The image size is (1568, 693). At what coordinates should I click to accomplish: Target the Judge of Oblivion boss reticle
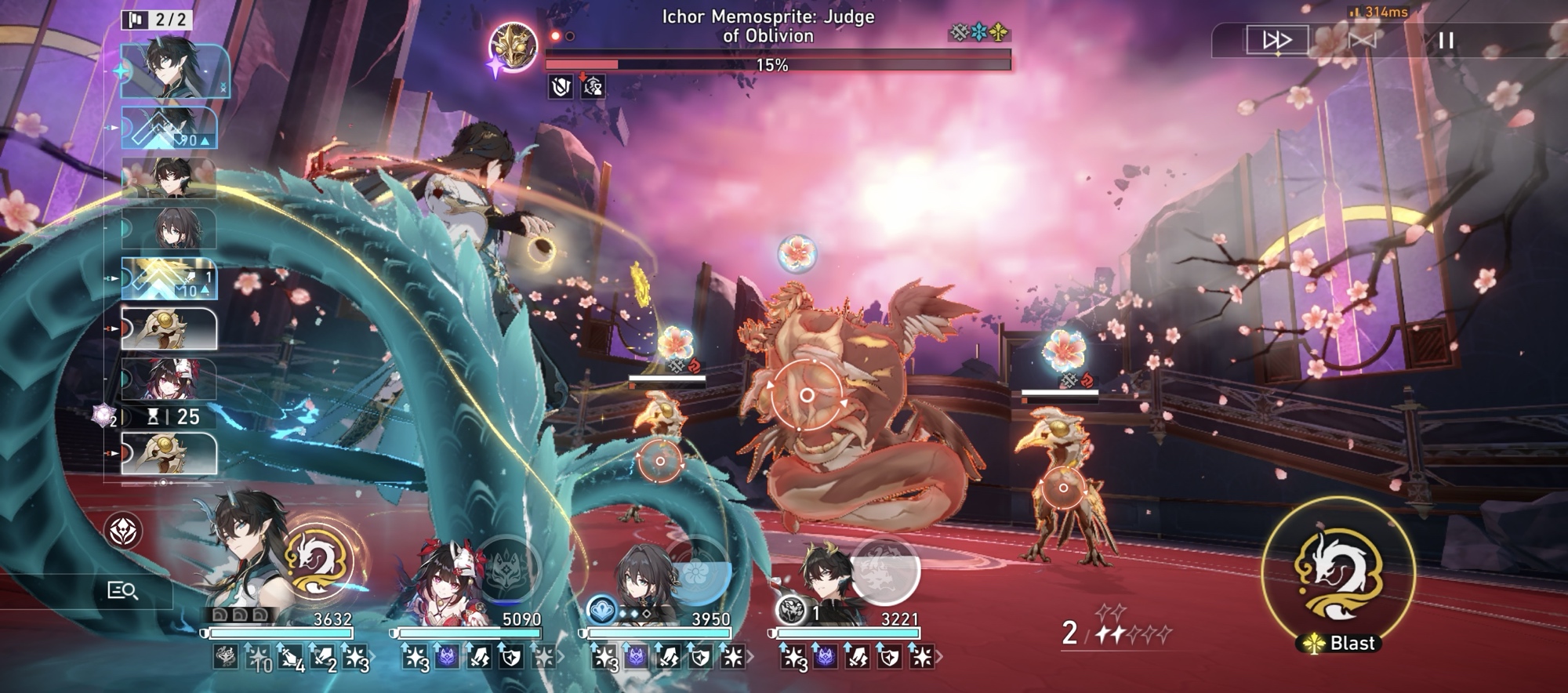[807, 395]
